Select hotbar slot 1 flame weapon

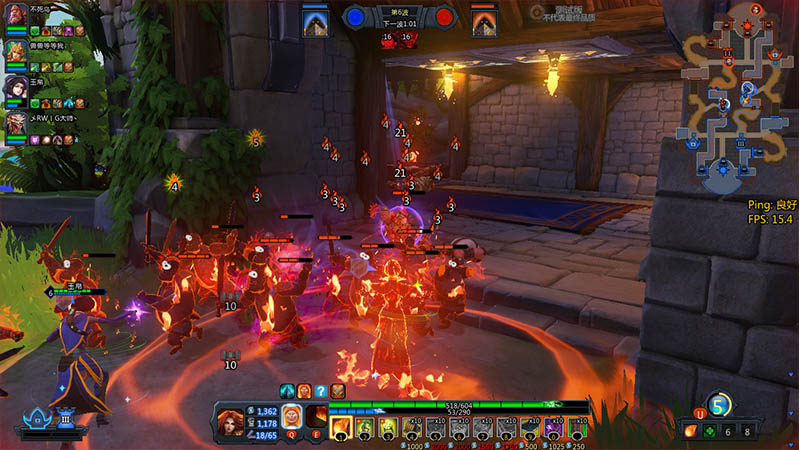click(341, 428)
